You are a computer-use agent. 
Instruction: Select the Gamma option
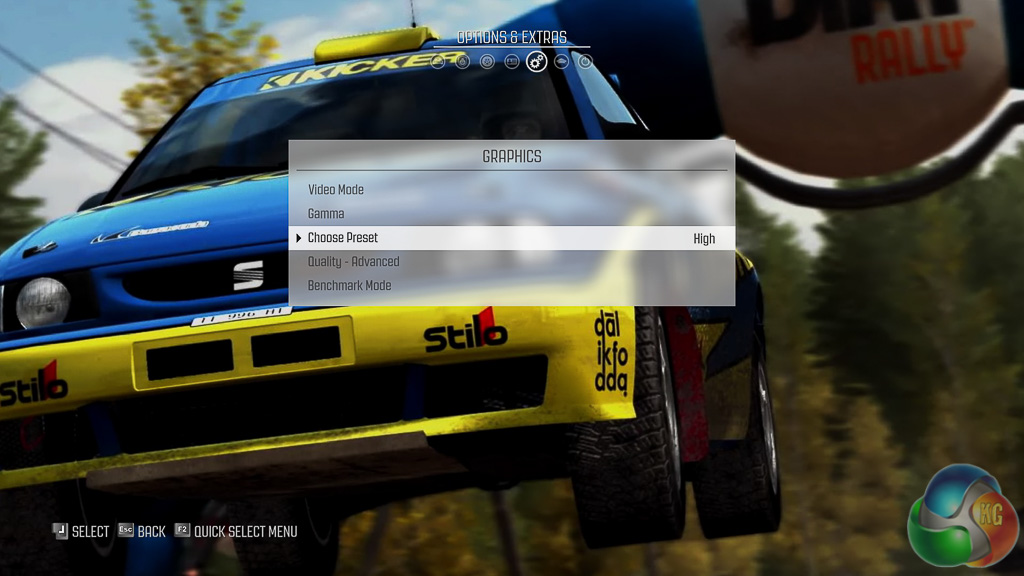(x=326, y=214)
